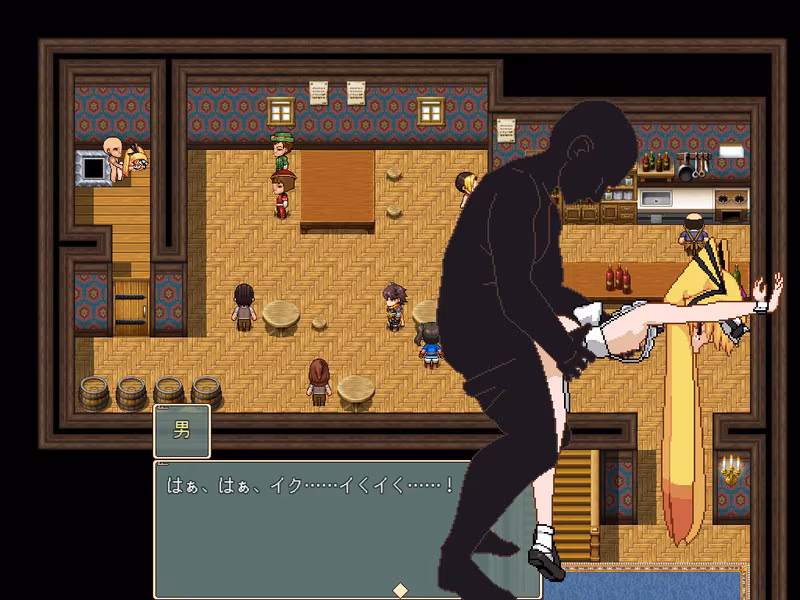Click the diamond continue indicator in dialogue box
This screenshot has height=600, width=800.
pyautogui.click(x=399, y=588)
